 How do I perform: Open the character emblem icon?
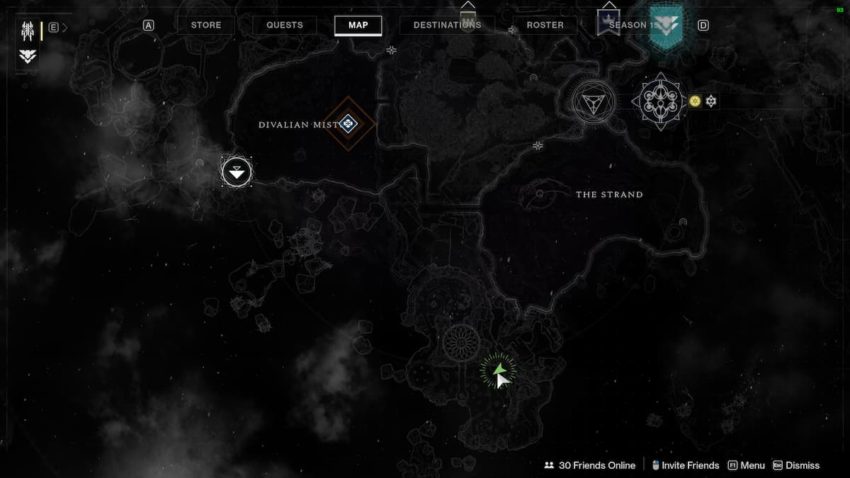click(x=26, y=29)
